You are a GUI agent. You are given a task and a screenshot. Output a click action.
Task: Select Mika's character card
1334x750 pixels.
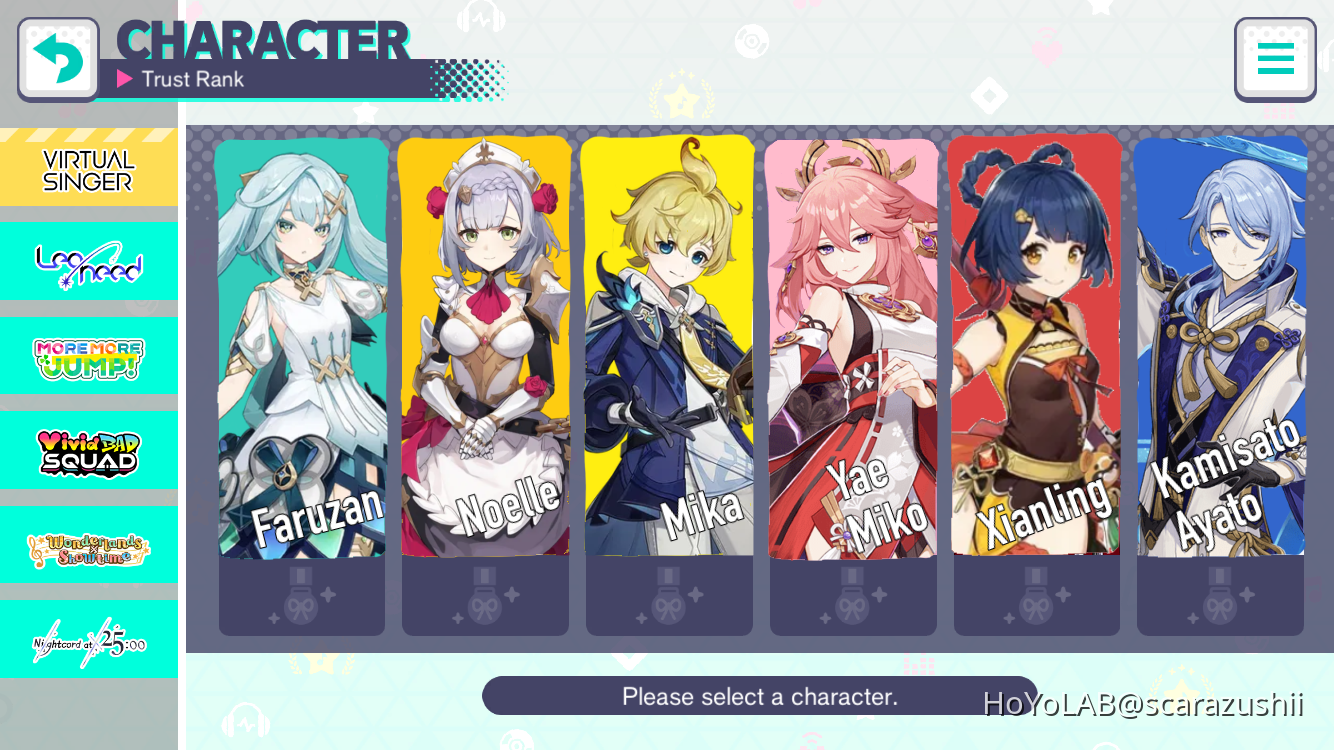tap(669, 350)
